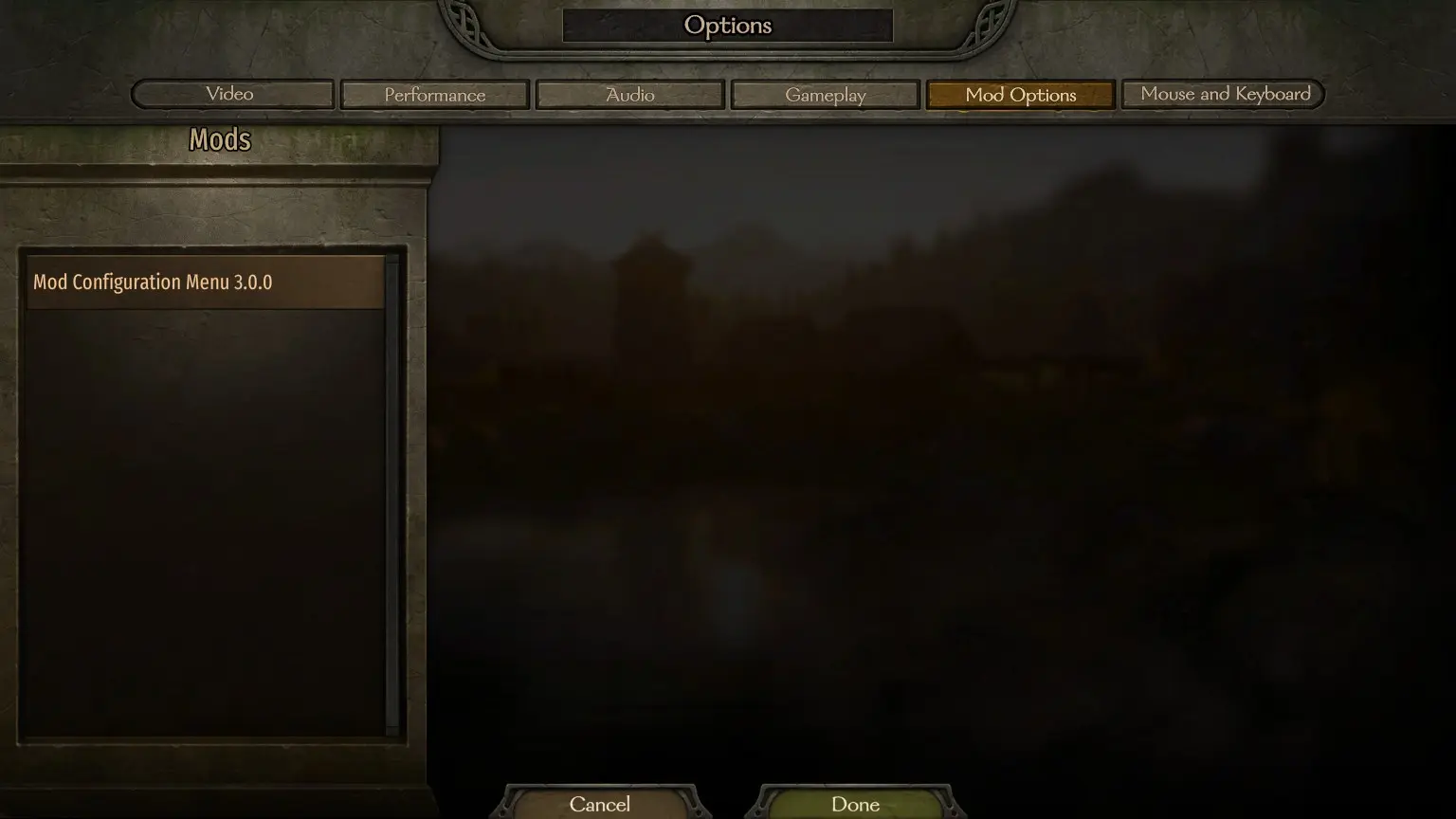This screenshot has height=819, width=1456.
Task: Open sound settings via Audio tab
Action: [x=629, y=94]
